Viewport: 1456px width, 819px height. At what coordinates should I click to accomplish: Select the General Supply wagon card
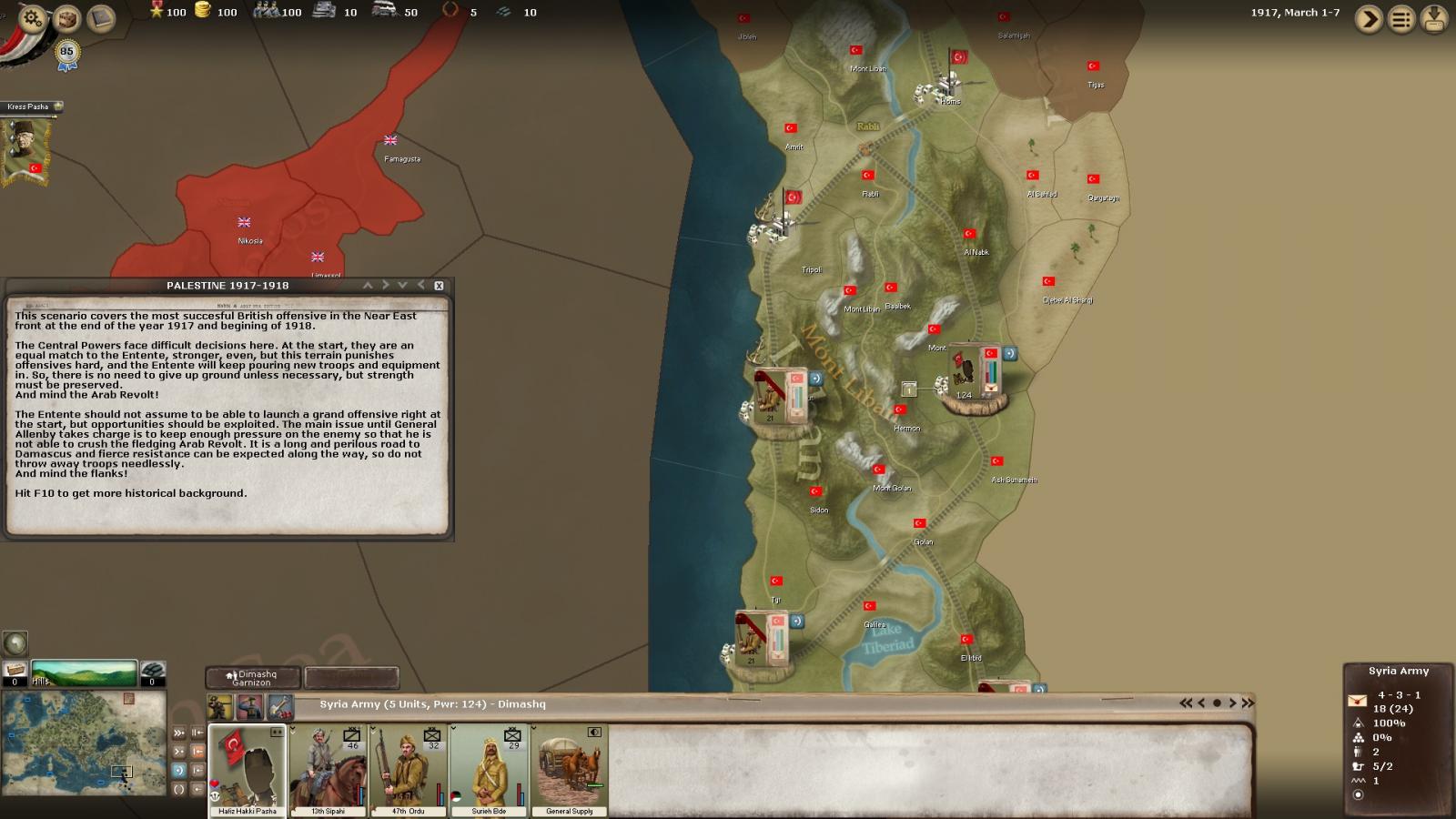pyautogui.click(x=570, y=770)
